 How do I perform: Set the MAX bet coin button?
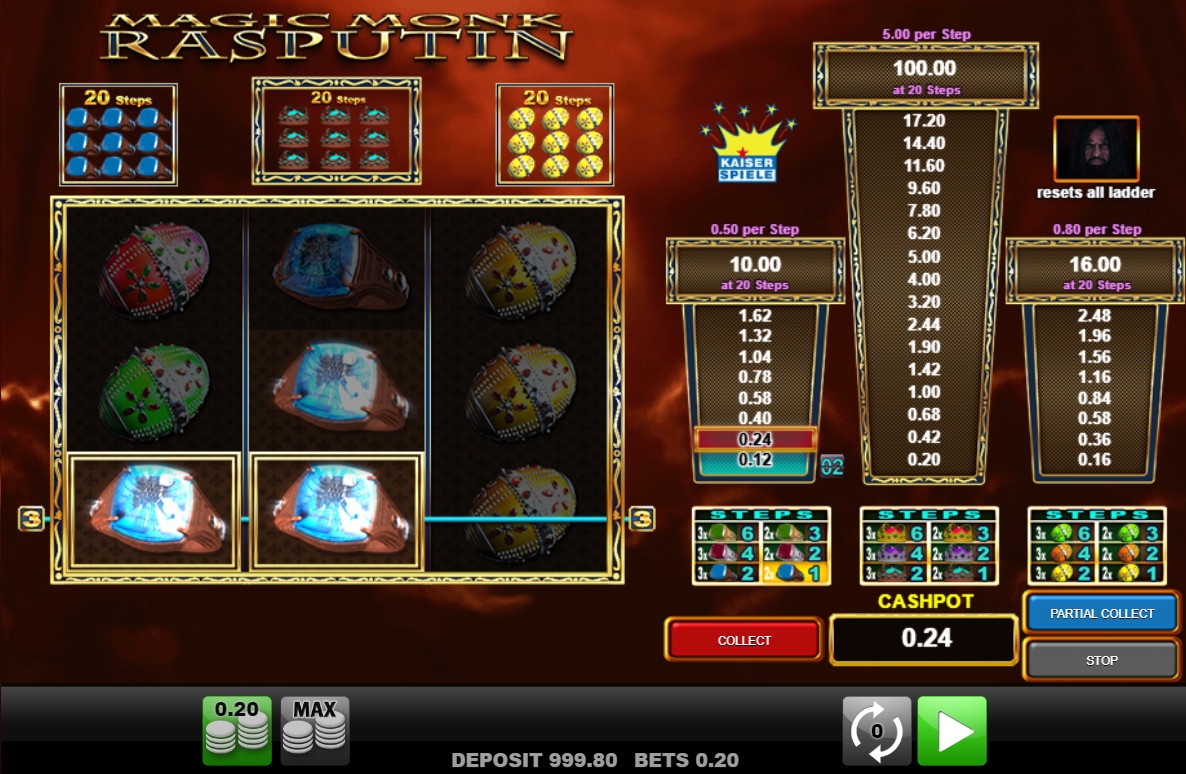(x=314, y=731)
